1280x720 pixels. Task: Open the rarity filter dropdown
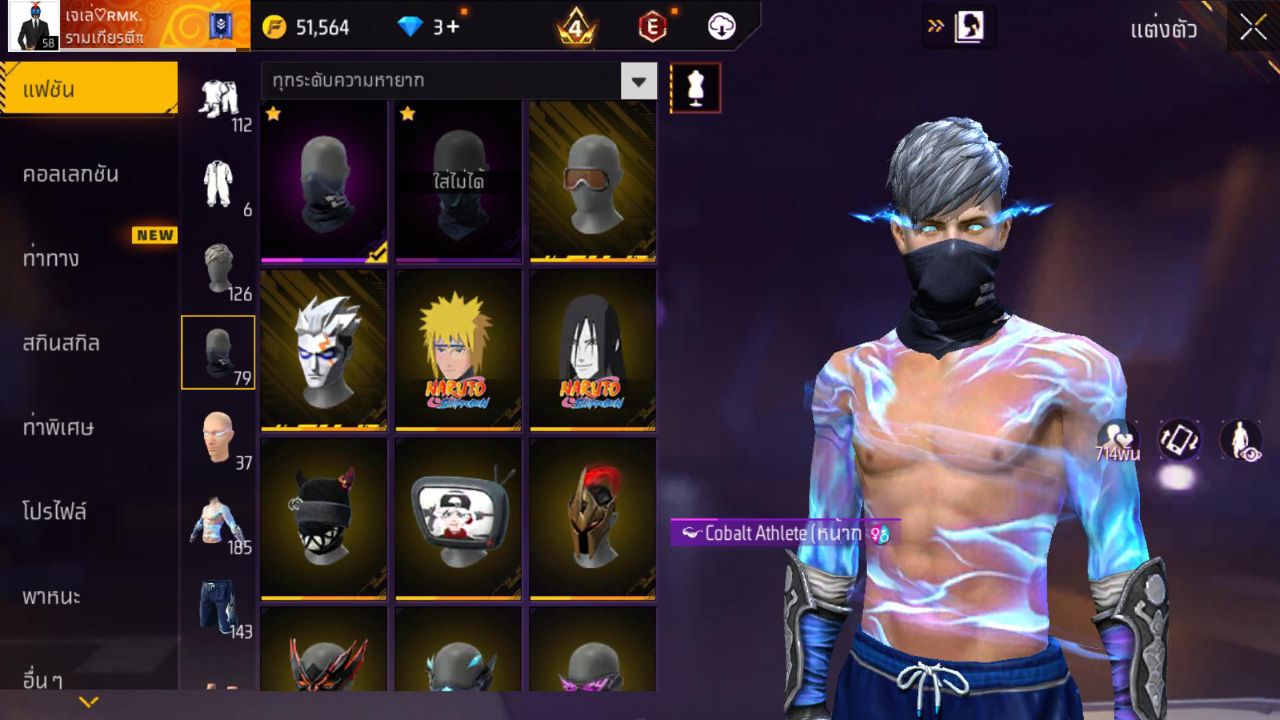coord(638,81)
